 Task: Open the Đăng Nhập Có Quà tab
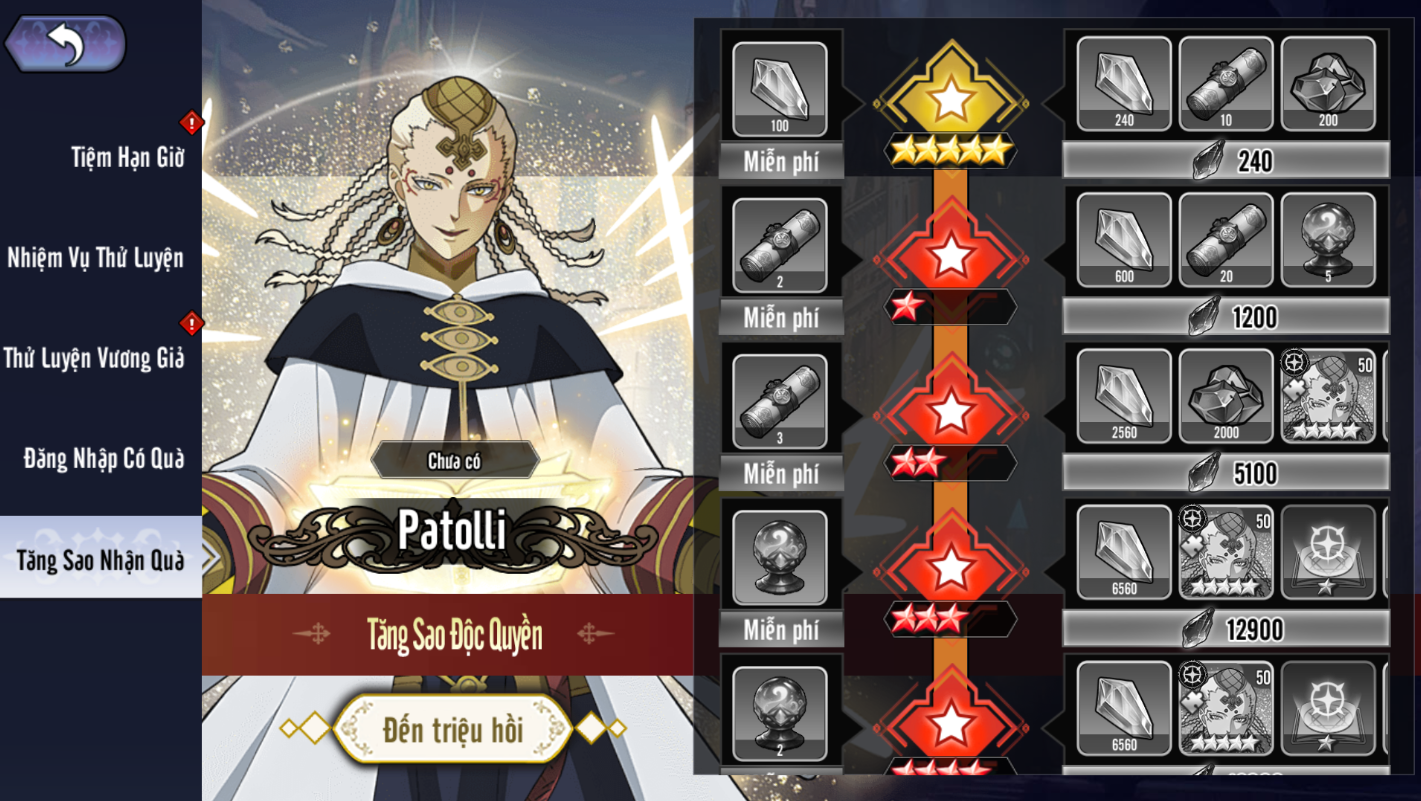pos(104,459)
